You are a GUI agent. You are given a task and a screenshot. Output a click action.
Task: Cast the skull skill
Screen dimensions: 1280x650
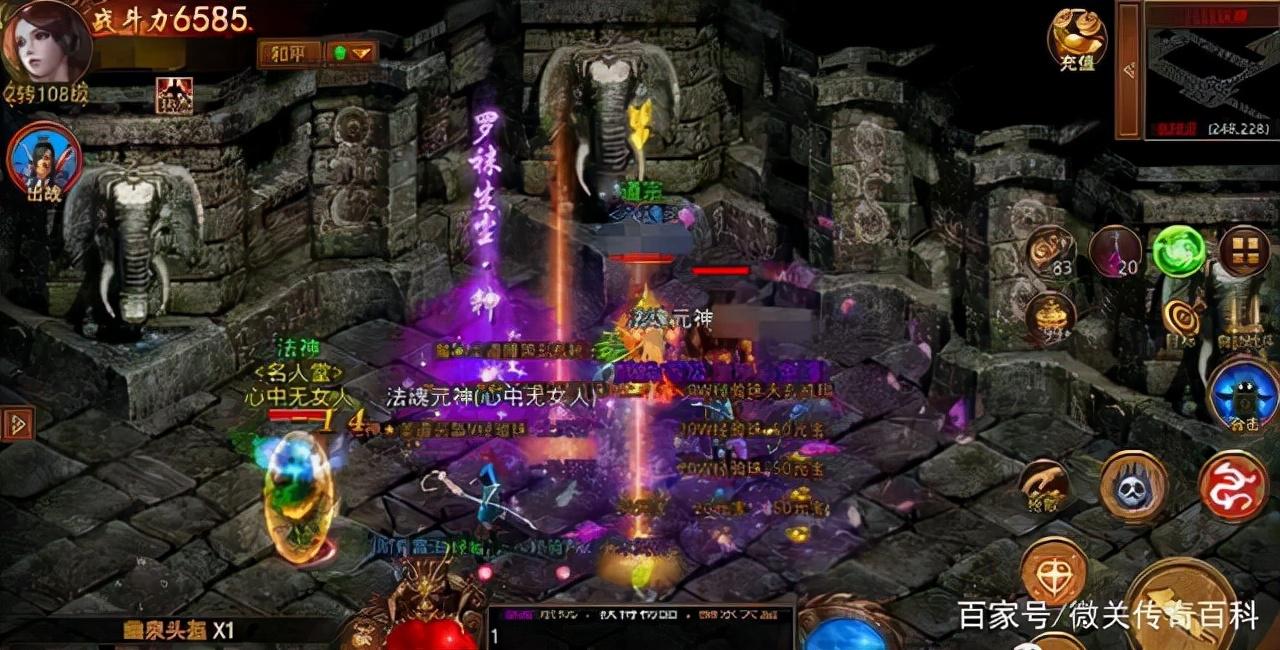click(x=1134, y=486)
